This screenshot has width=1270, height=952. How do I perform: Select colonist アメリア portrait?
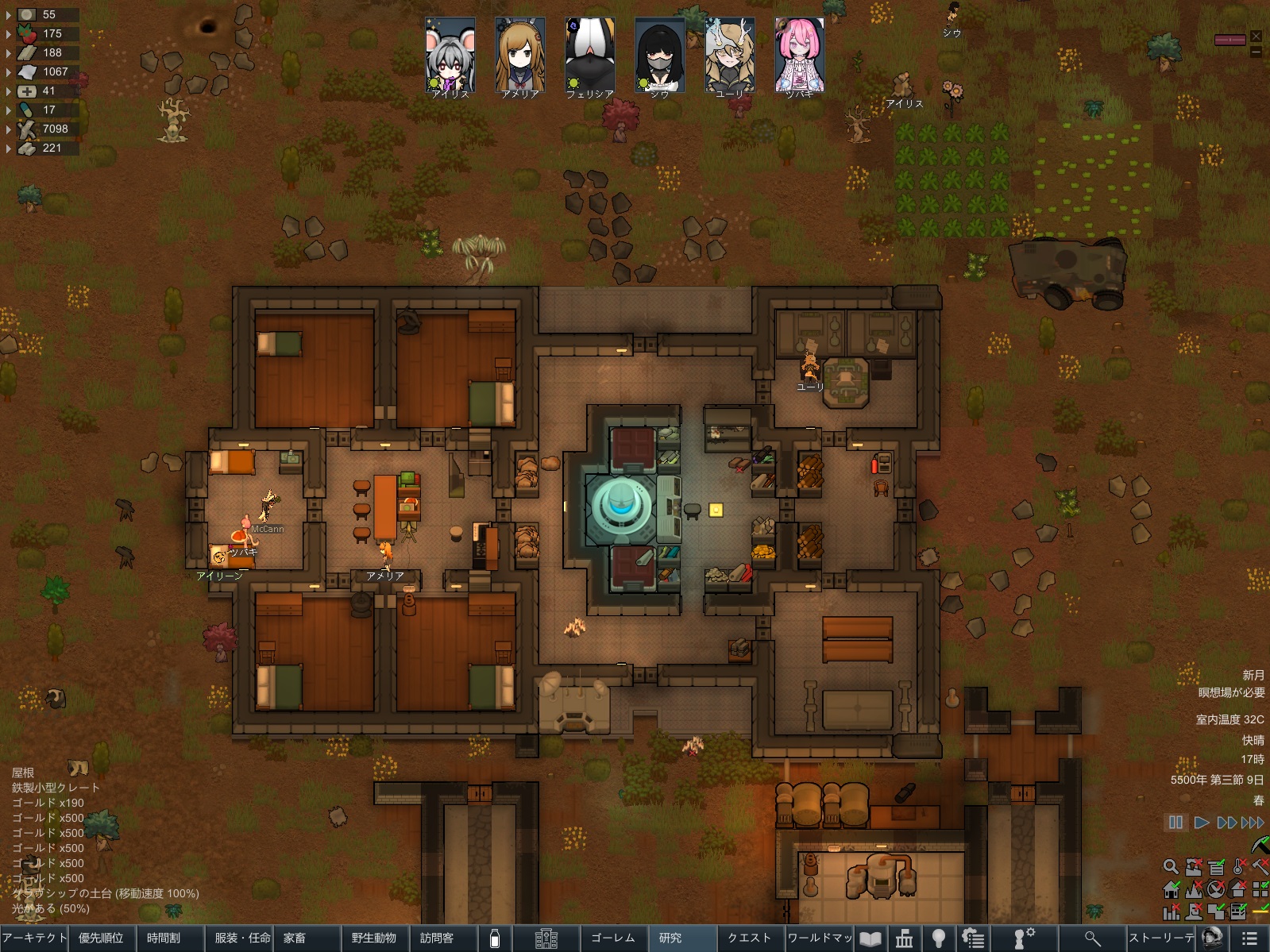(520, 57)
